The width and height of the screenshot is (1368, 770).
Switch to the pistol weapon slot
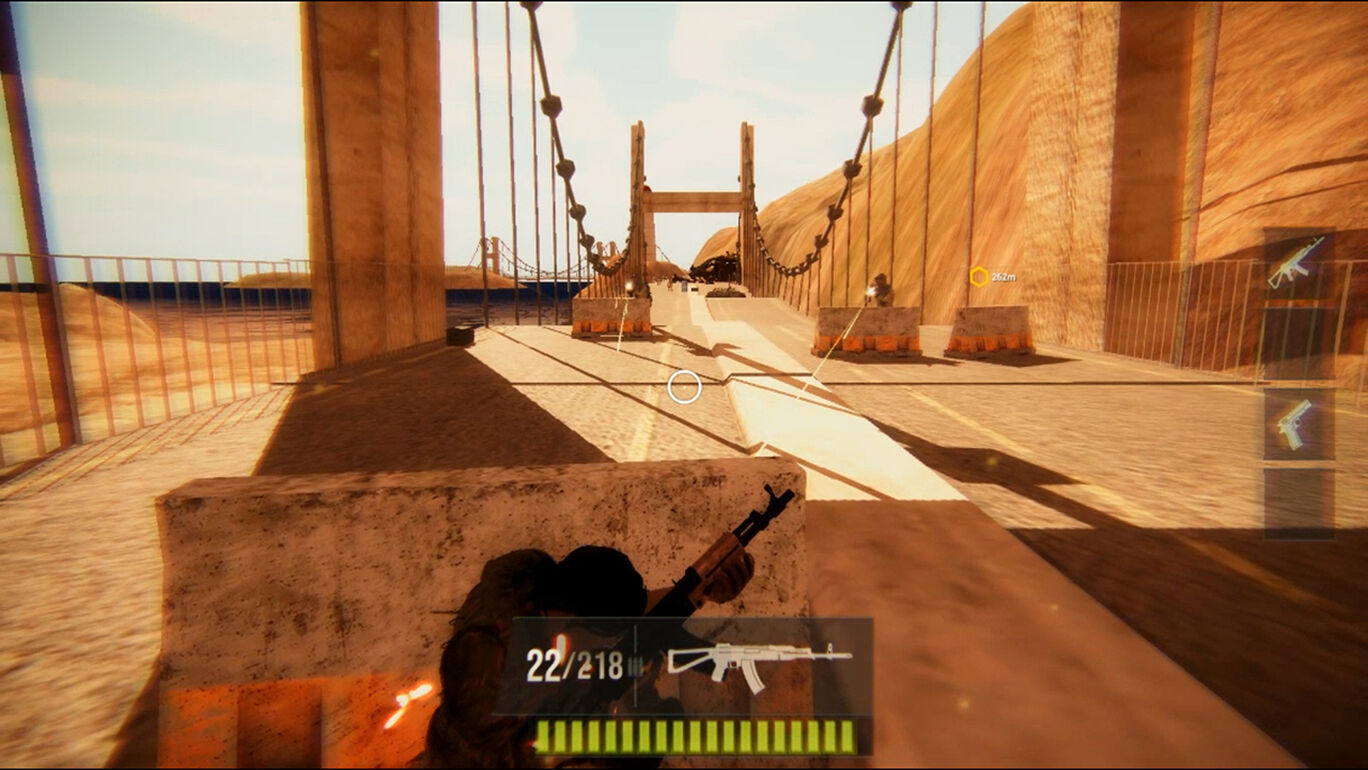1297,424
